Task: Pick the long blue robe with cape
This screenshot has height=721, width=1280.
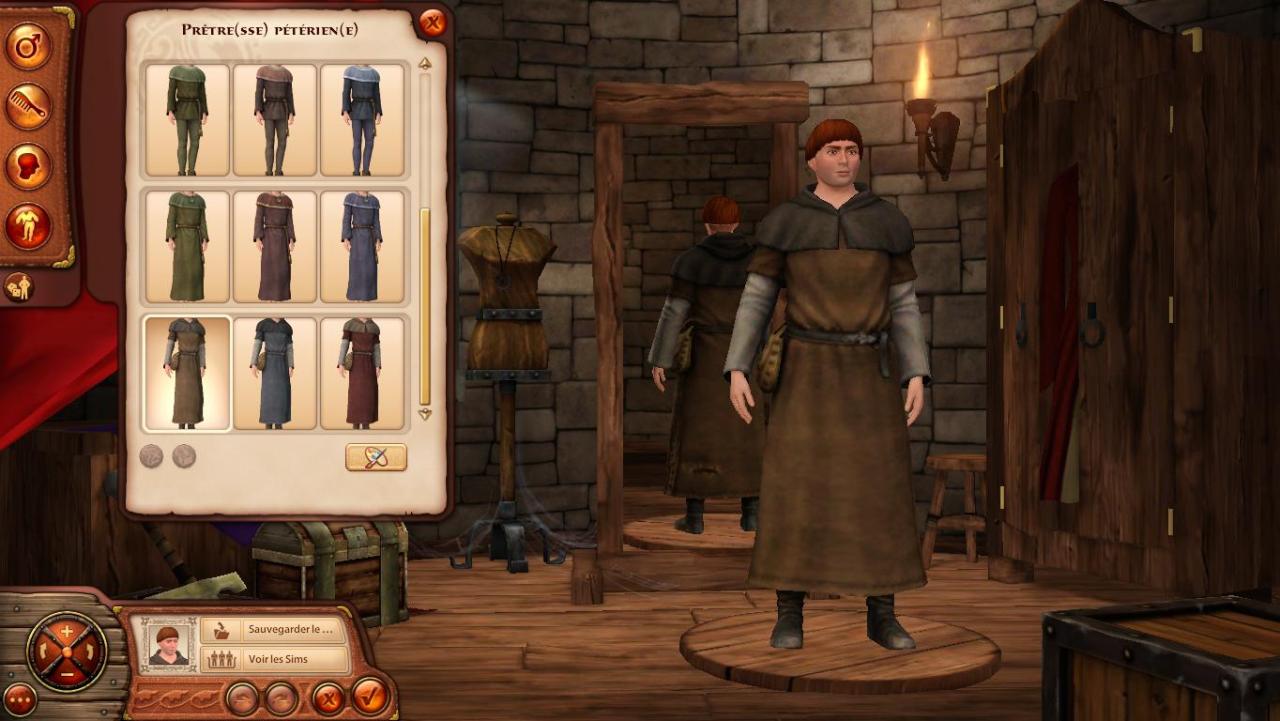Action: click(362, 246)
